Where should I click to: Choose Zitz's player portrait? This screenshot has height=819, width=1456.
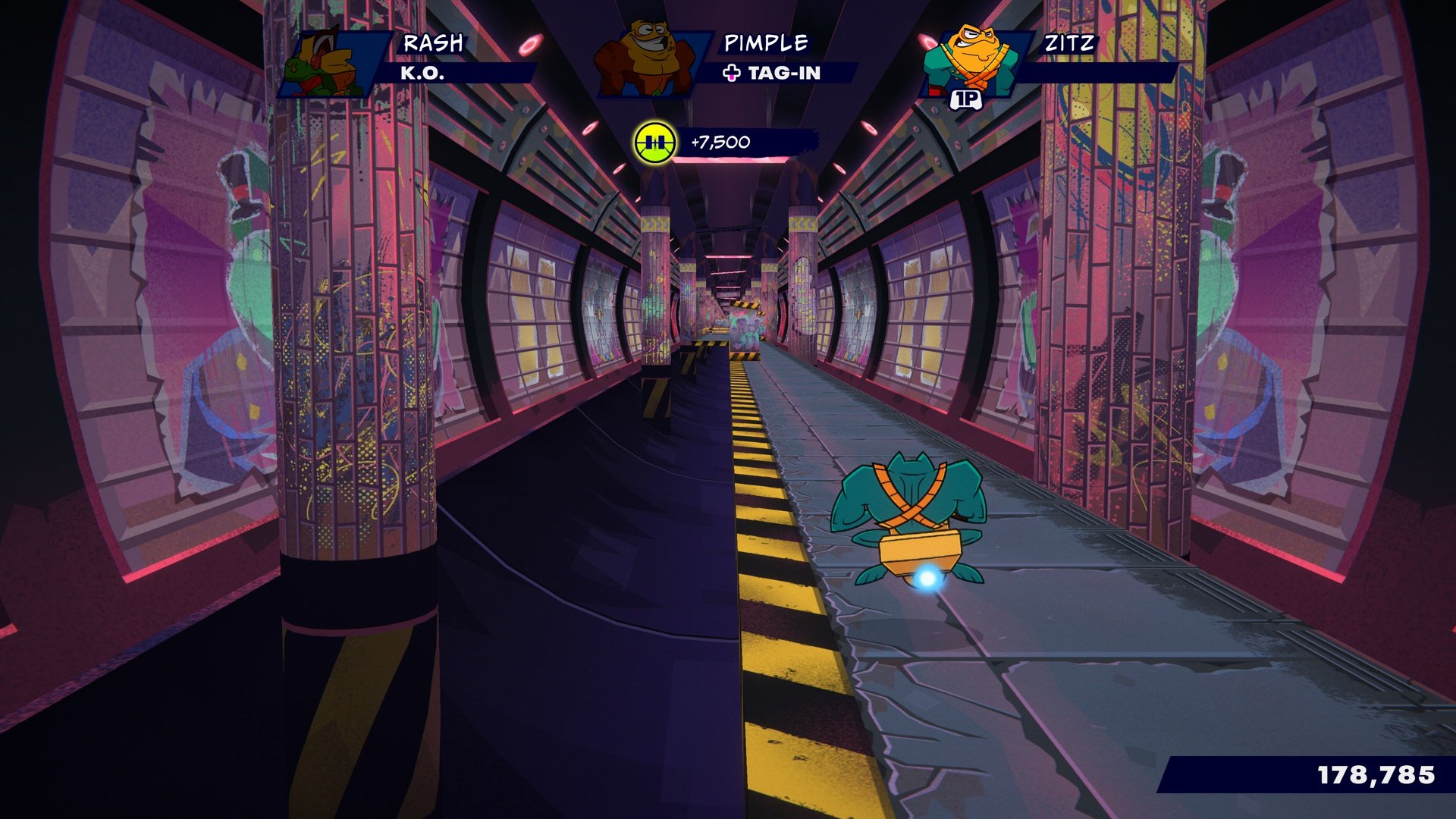(968, 62)
